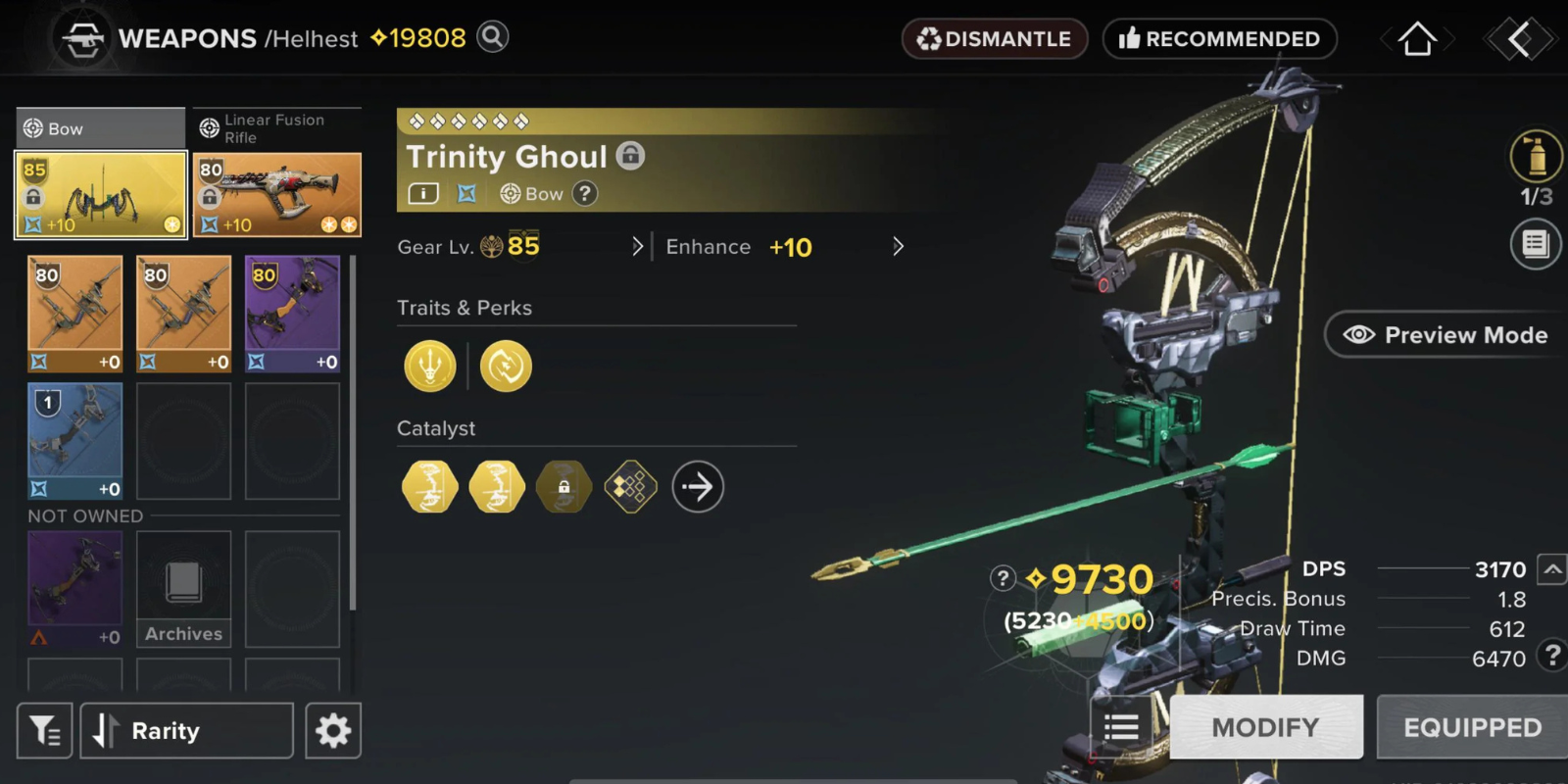Viewport: 1568px width, 784px height.
Task: Click the filter funnel icon bottom left
Action: point(43,730)
